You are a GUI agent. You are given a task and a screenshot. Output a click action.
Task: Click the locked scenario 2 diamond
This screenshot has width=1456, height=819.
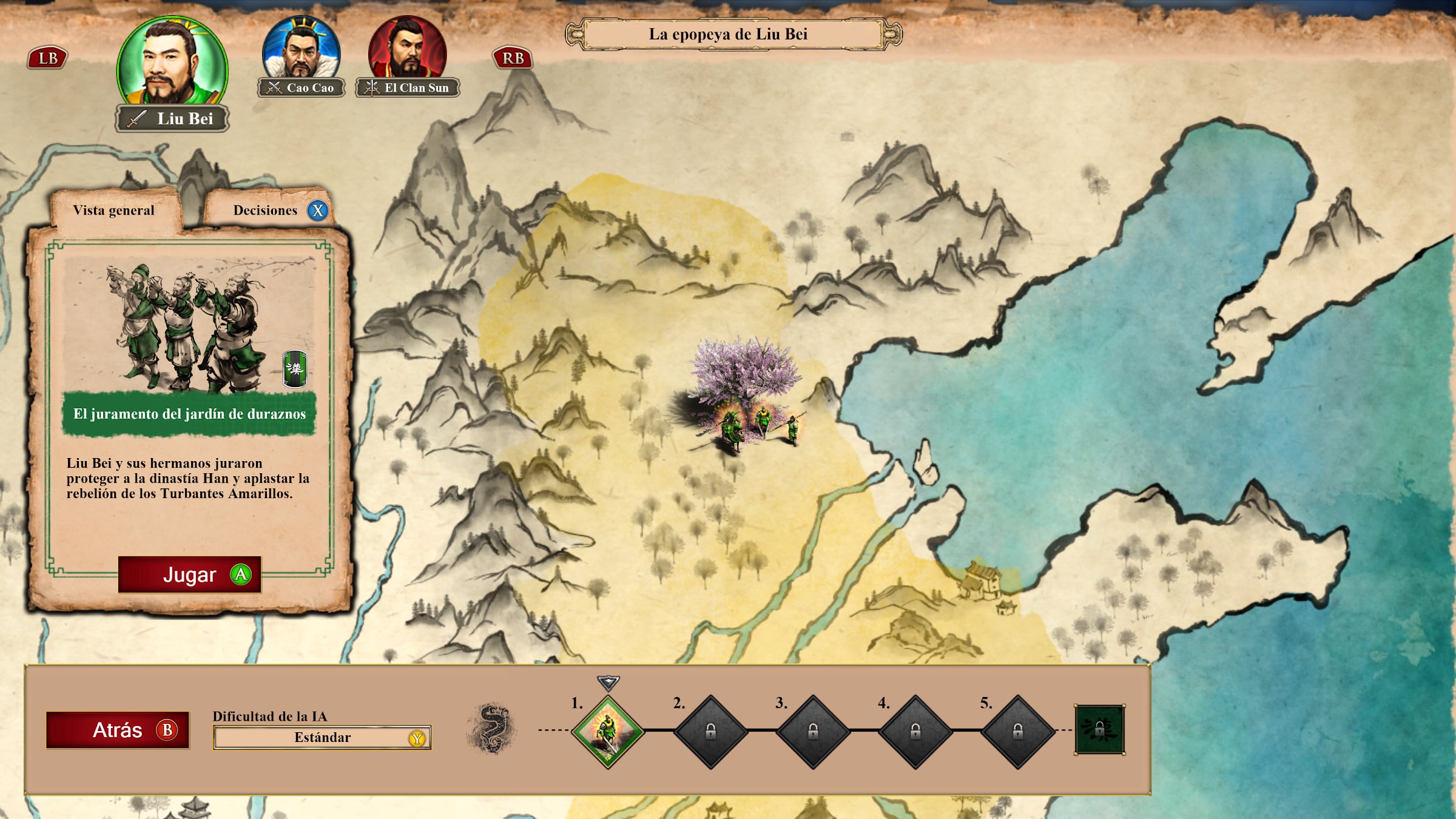(710, 732)
